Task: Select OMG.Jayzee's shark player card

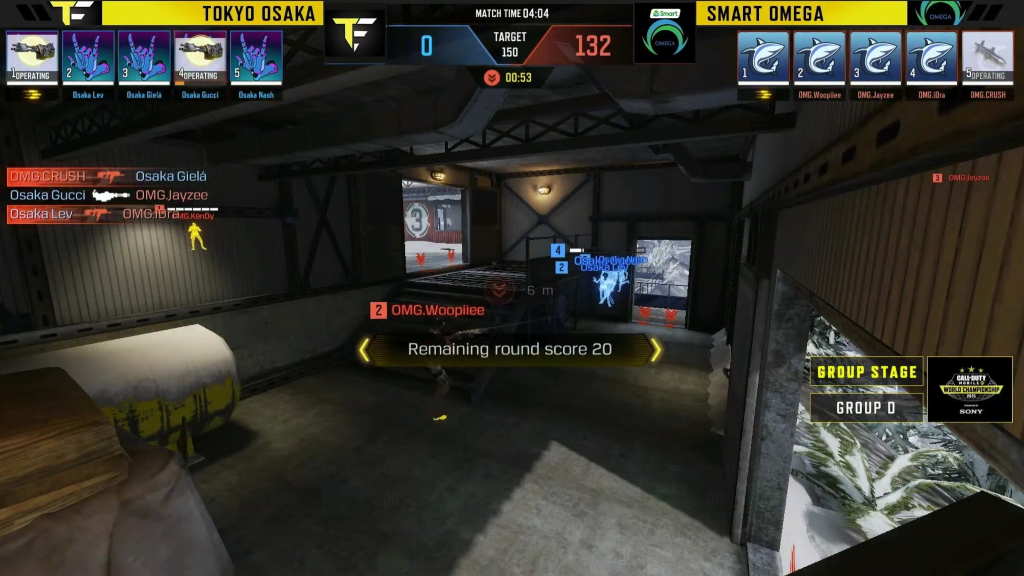Action: (x=875, y=57)
